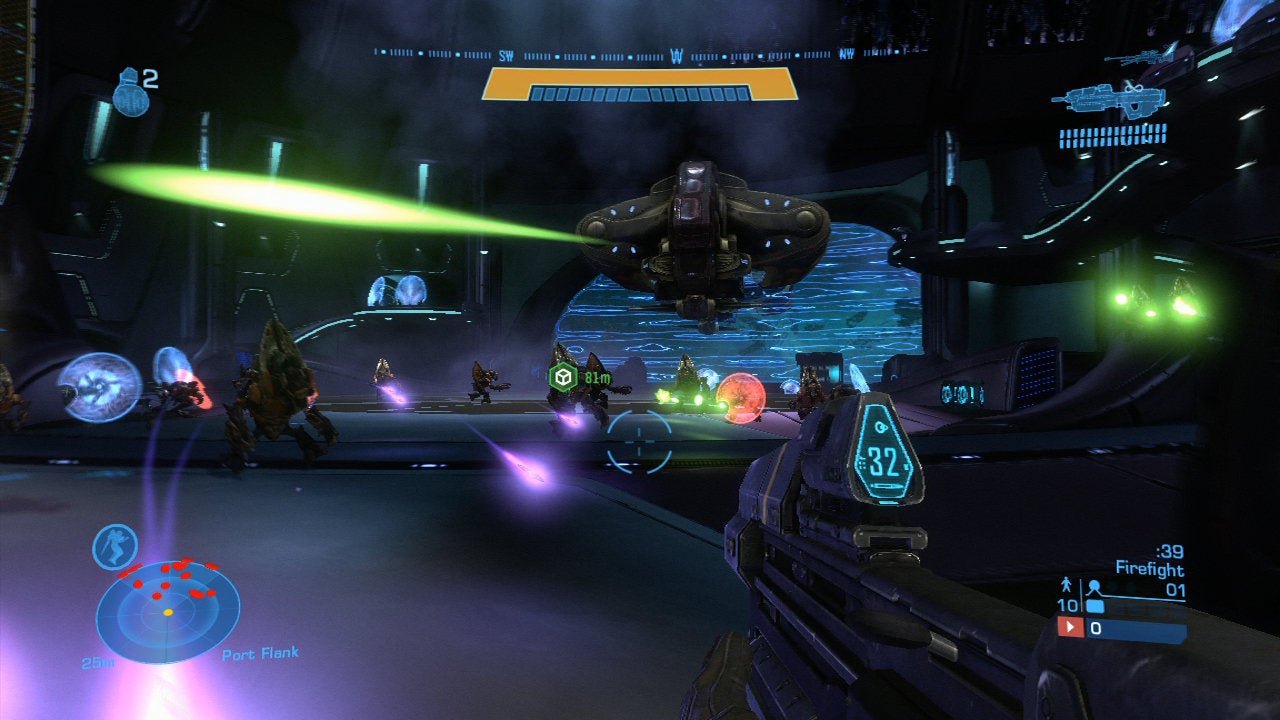Click the green hexagon waypoint marker

point(563,377)
